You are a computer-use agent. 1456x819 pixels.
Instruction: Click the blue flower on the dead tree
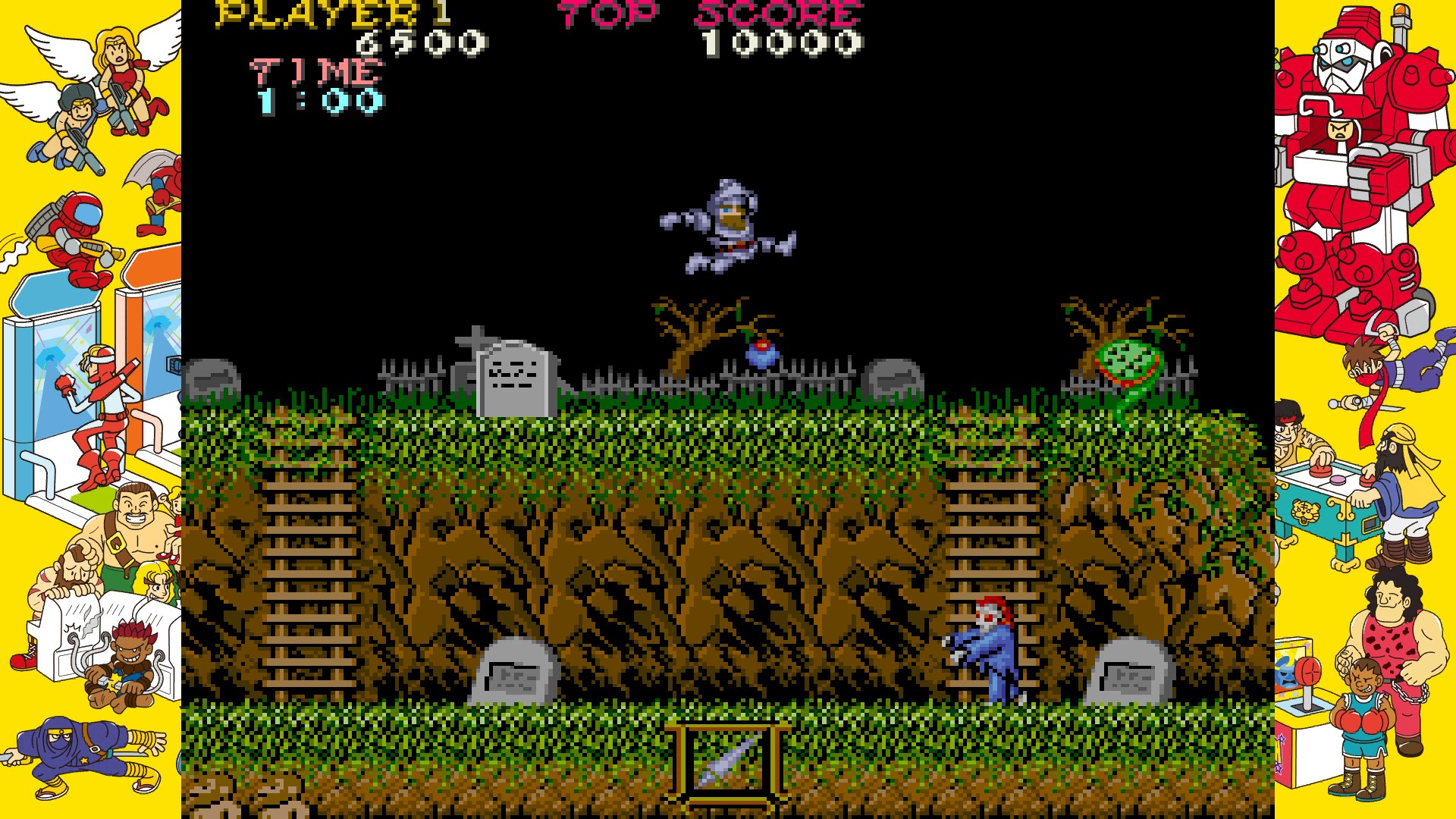(x=762, y=353)
